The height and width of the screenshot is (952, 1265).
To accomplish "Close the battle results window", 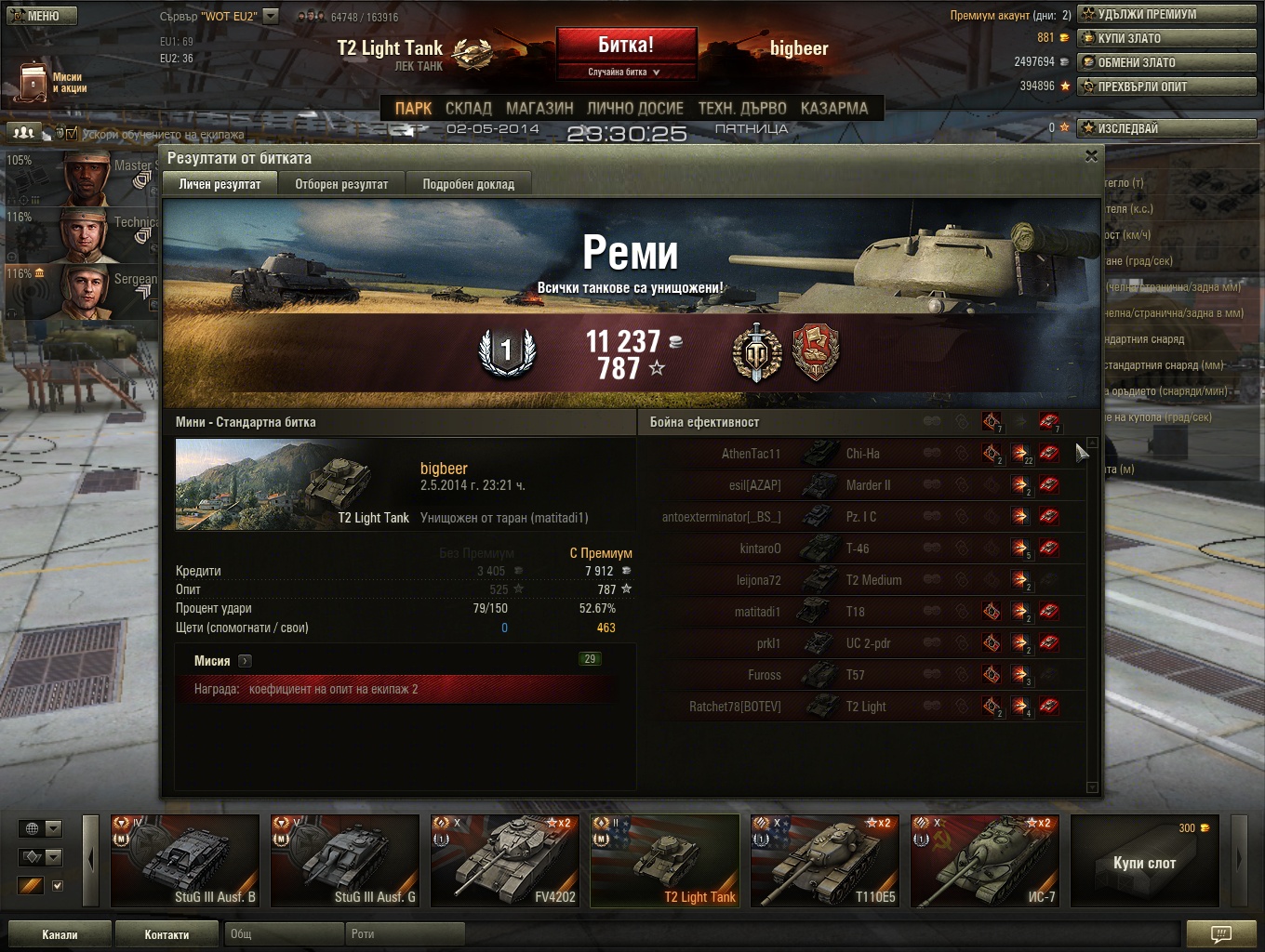I will 1091,156.
